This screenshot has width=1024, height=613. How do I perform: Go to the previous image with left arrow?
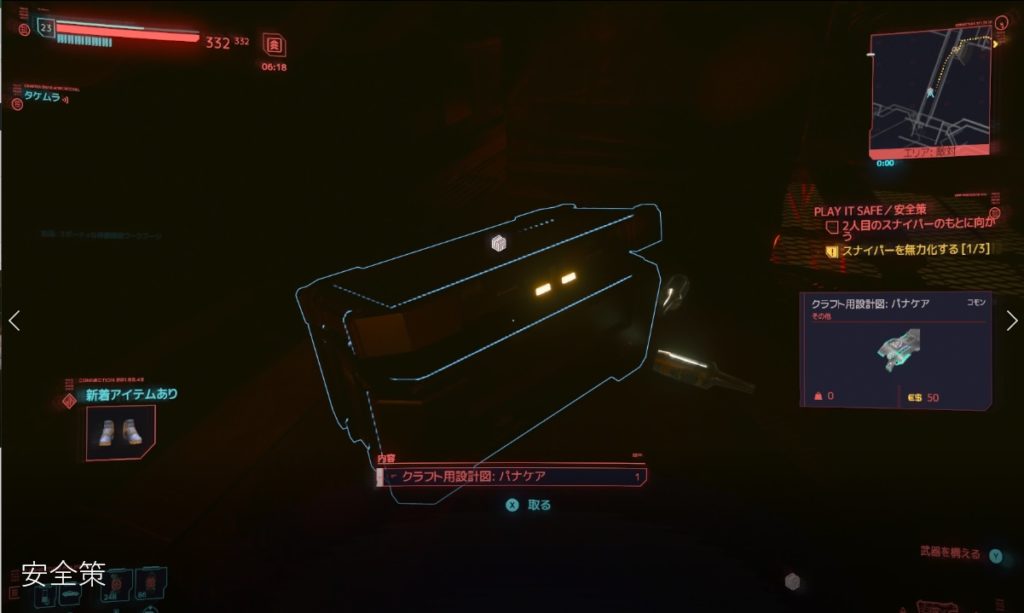click(x=14, y=320)
